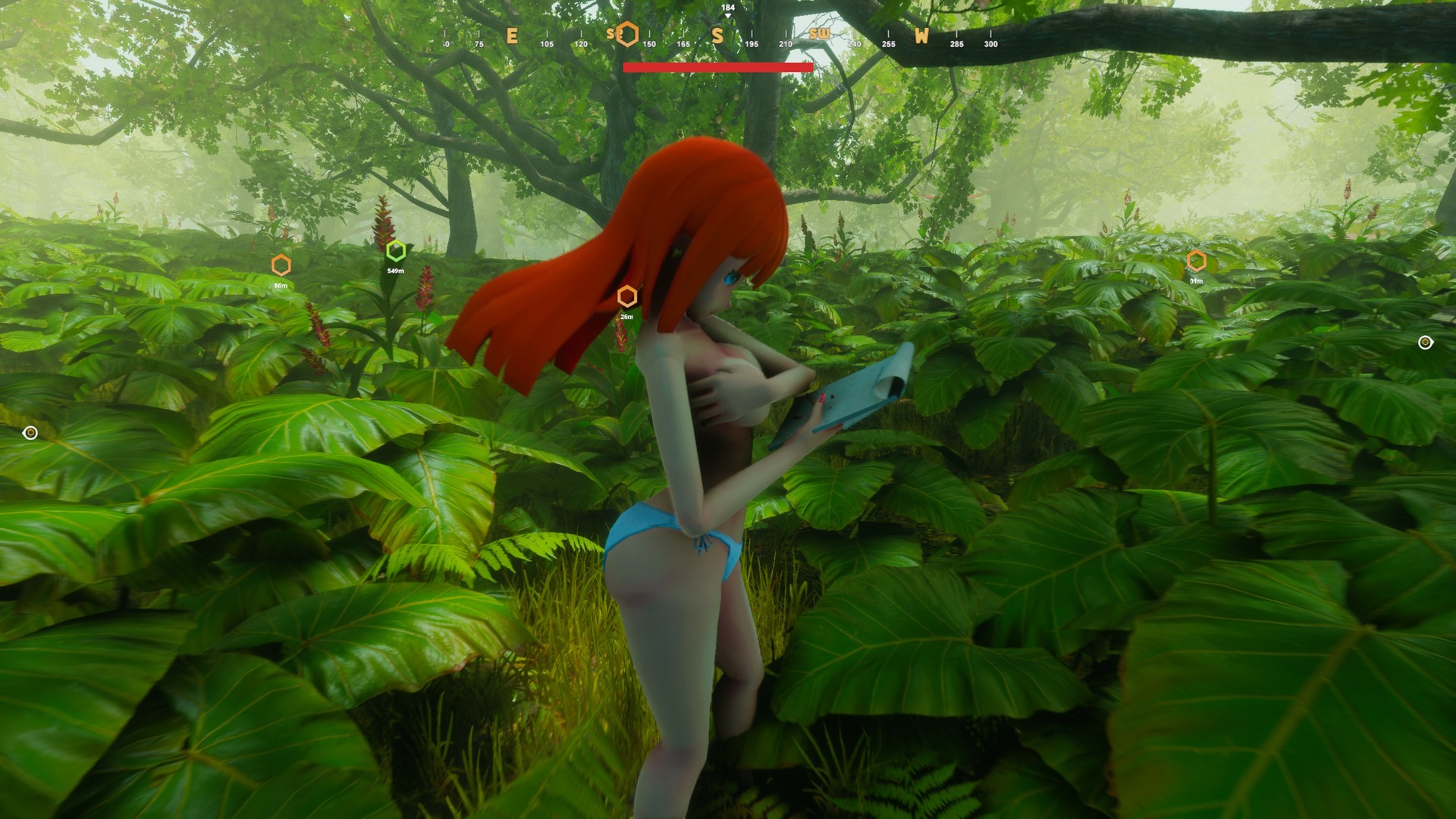1456x819 pixels.
Task: Click the 26m distance label
Action: tap(626, 316)
